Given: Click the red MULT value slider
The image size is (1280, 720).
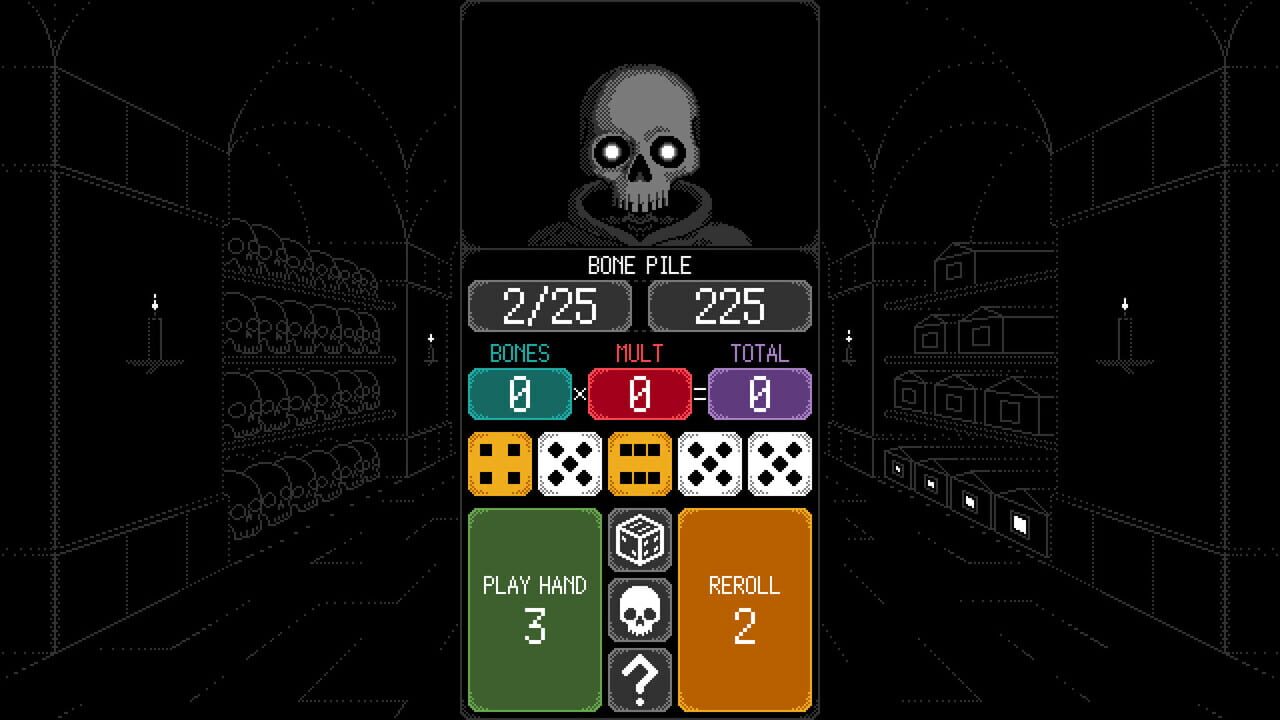Looking at the screenshot, I should pos(640,393).
